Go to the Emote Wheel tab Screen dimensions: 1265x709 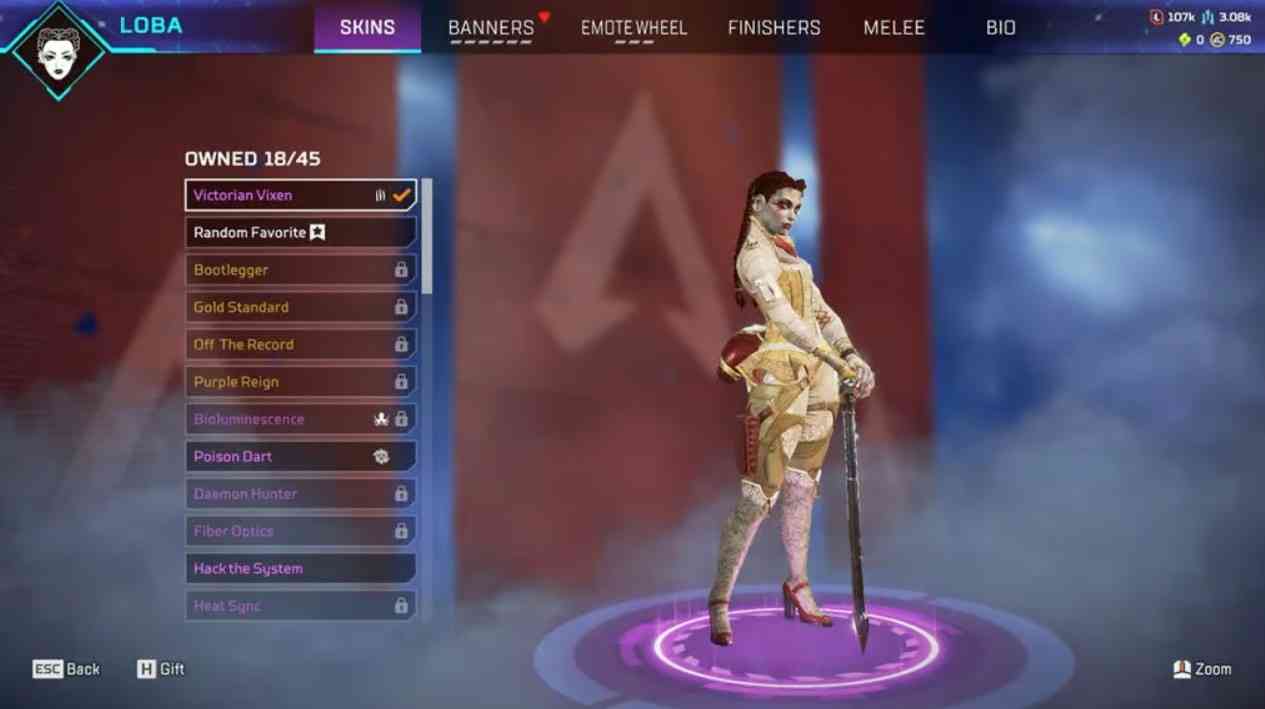634,28
